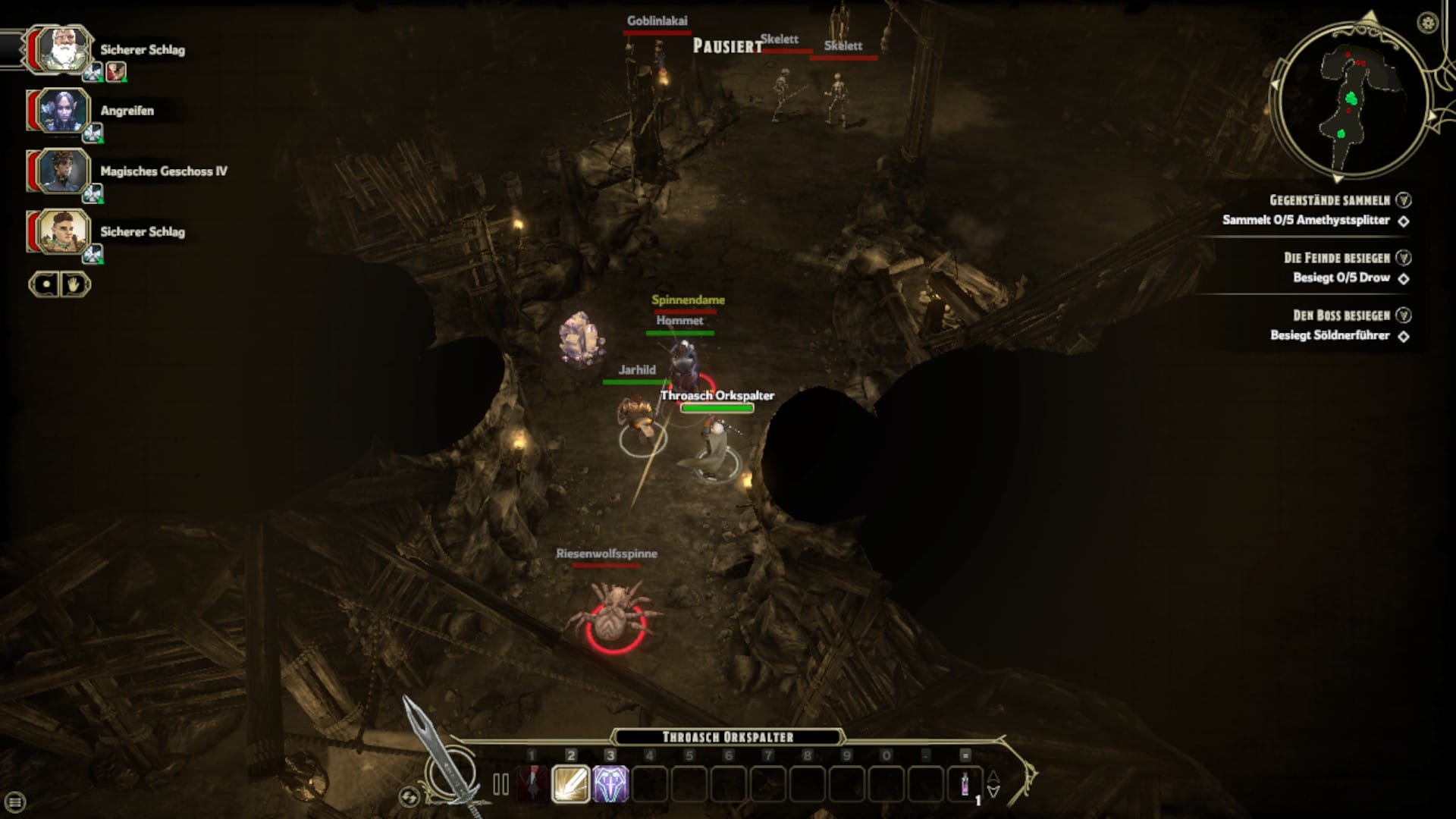The height and width of the screenshot is (819, 1456).
Task: Open the circular minimap
Action: pos(1350,99)
